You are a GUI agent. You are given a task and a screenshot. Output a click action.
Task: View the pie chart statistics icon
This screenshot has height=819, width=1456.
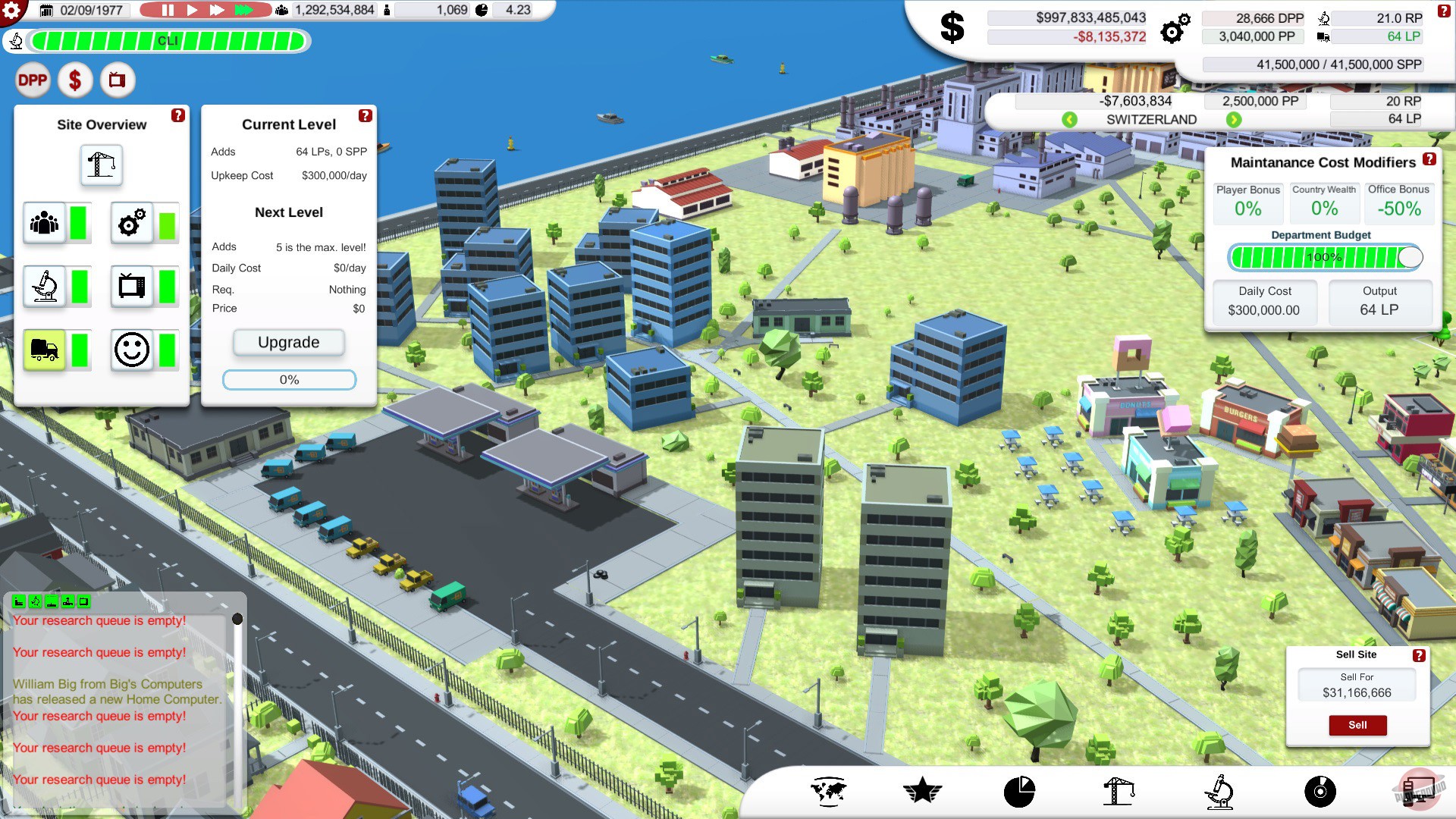pos(1019,791)
